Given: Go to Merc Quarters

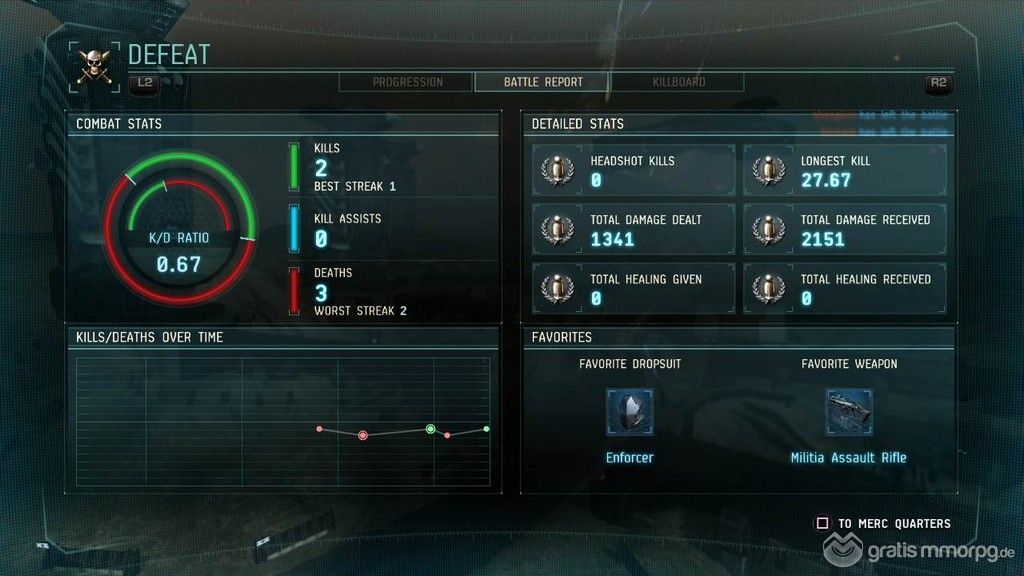Looking at the screenshot, I should 884,523.
